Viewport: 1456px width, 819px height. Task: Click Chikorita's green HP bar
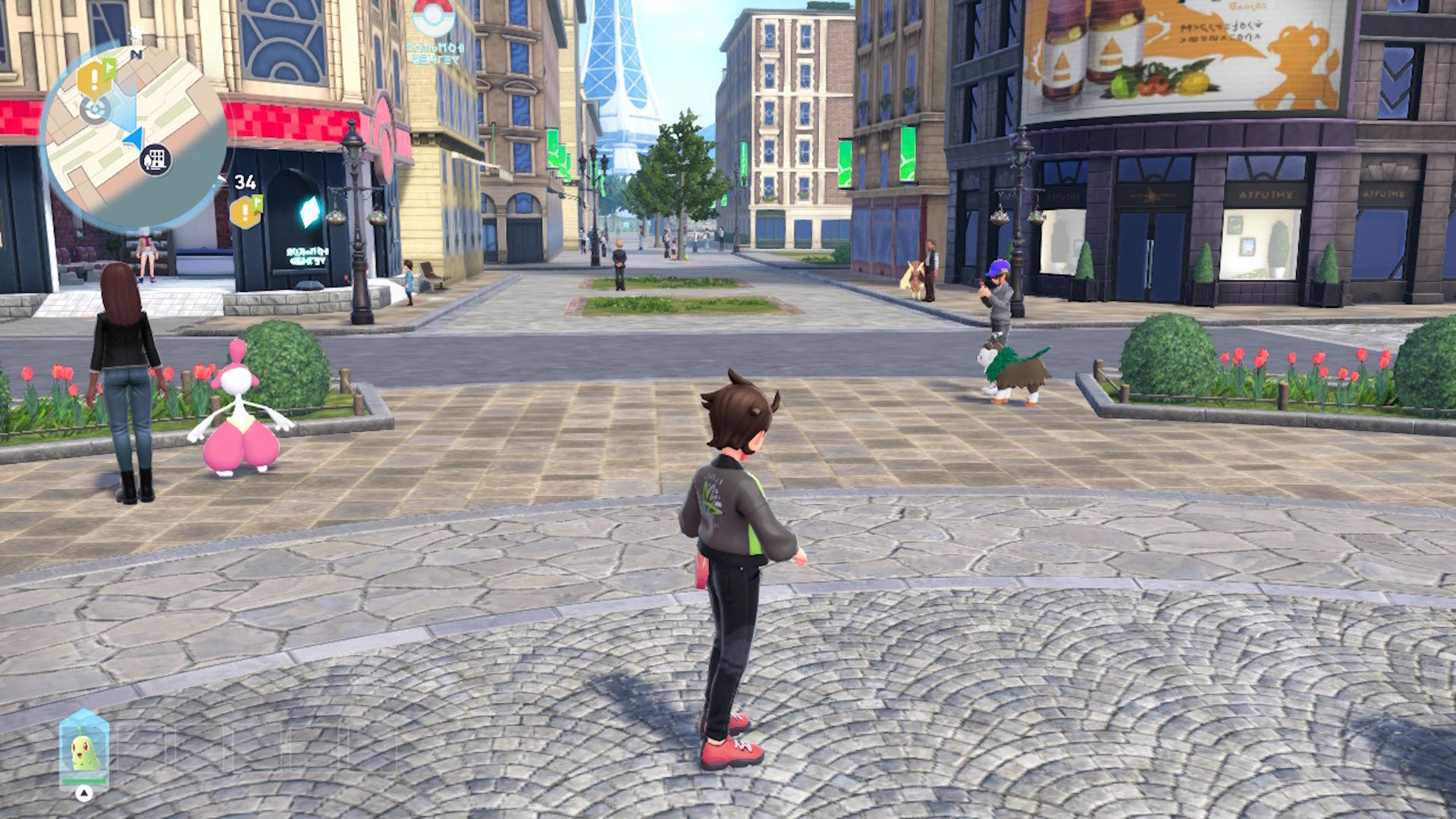(x=83, y=782)
